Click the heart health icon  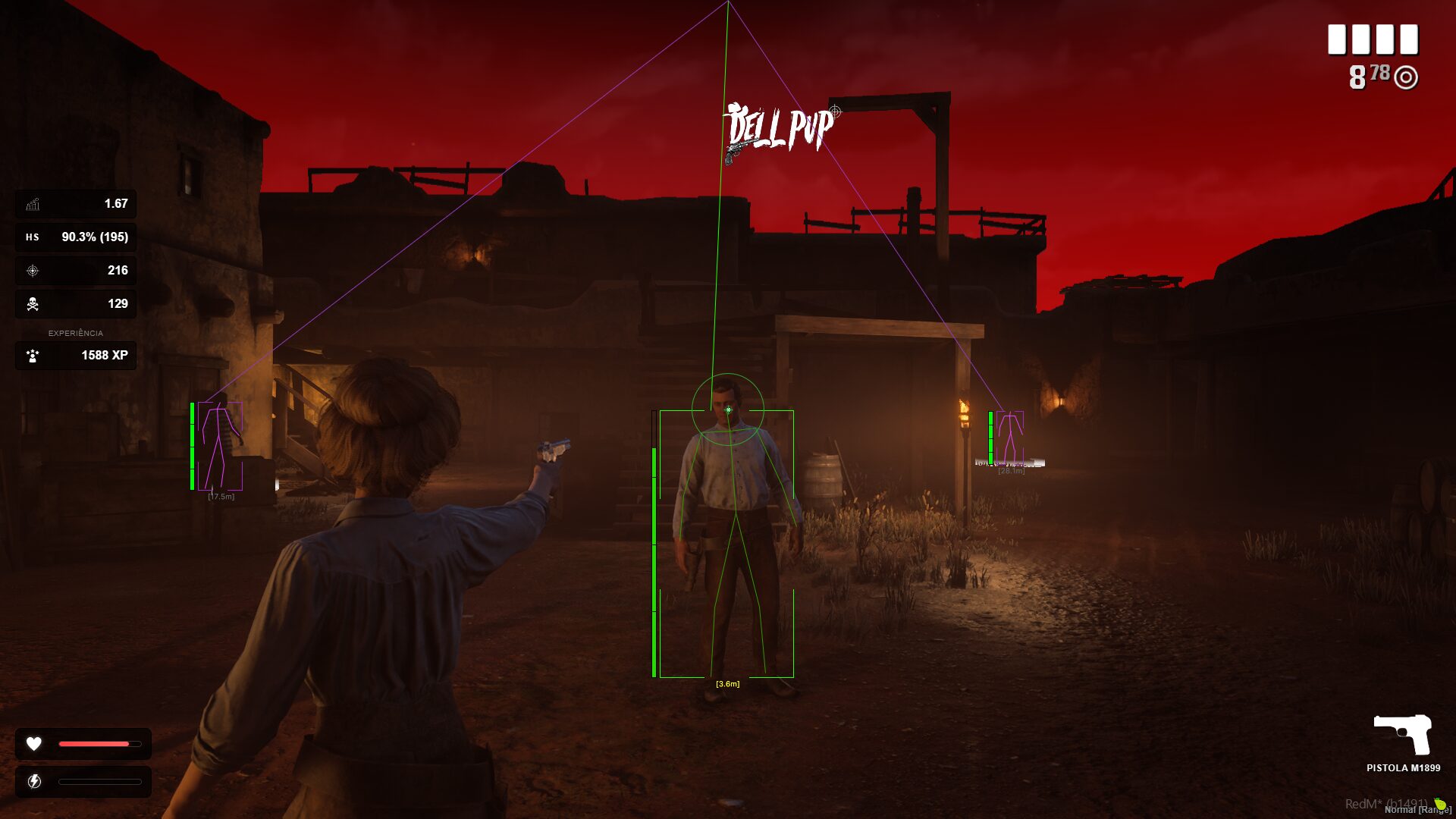click(x=34, y=744)
